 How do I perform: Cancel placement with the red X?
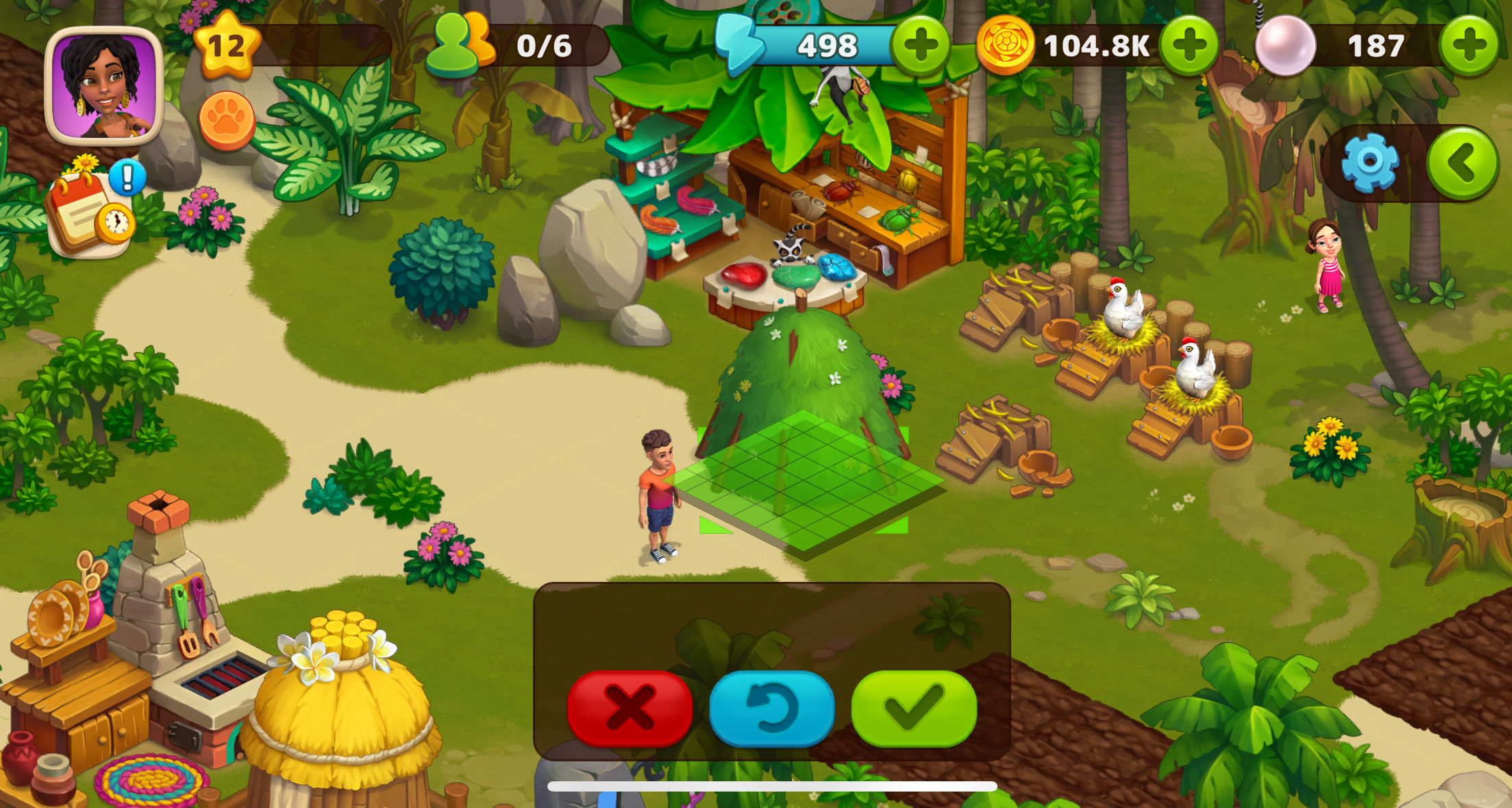(629, 708)
